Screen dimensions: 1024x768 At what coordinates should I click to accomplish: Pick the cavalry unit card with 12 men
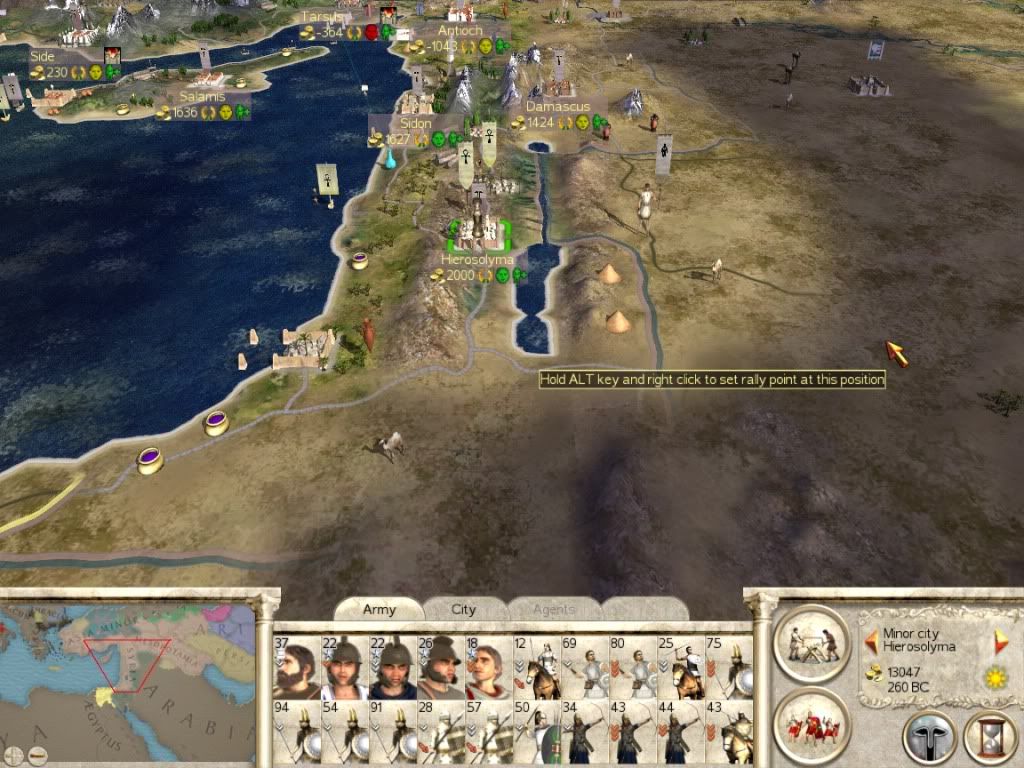pos(535,666)
